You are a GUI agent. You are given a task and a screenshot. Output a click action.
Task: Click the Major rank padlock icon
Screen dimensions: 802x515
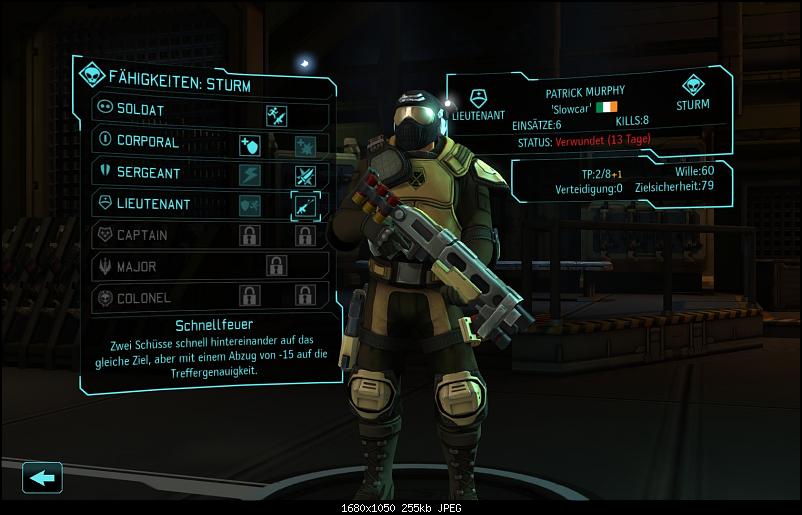tap(276, 266)
